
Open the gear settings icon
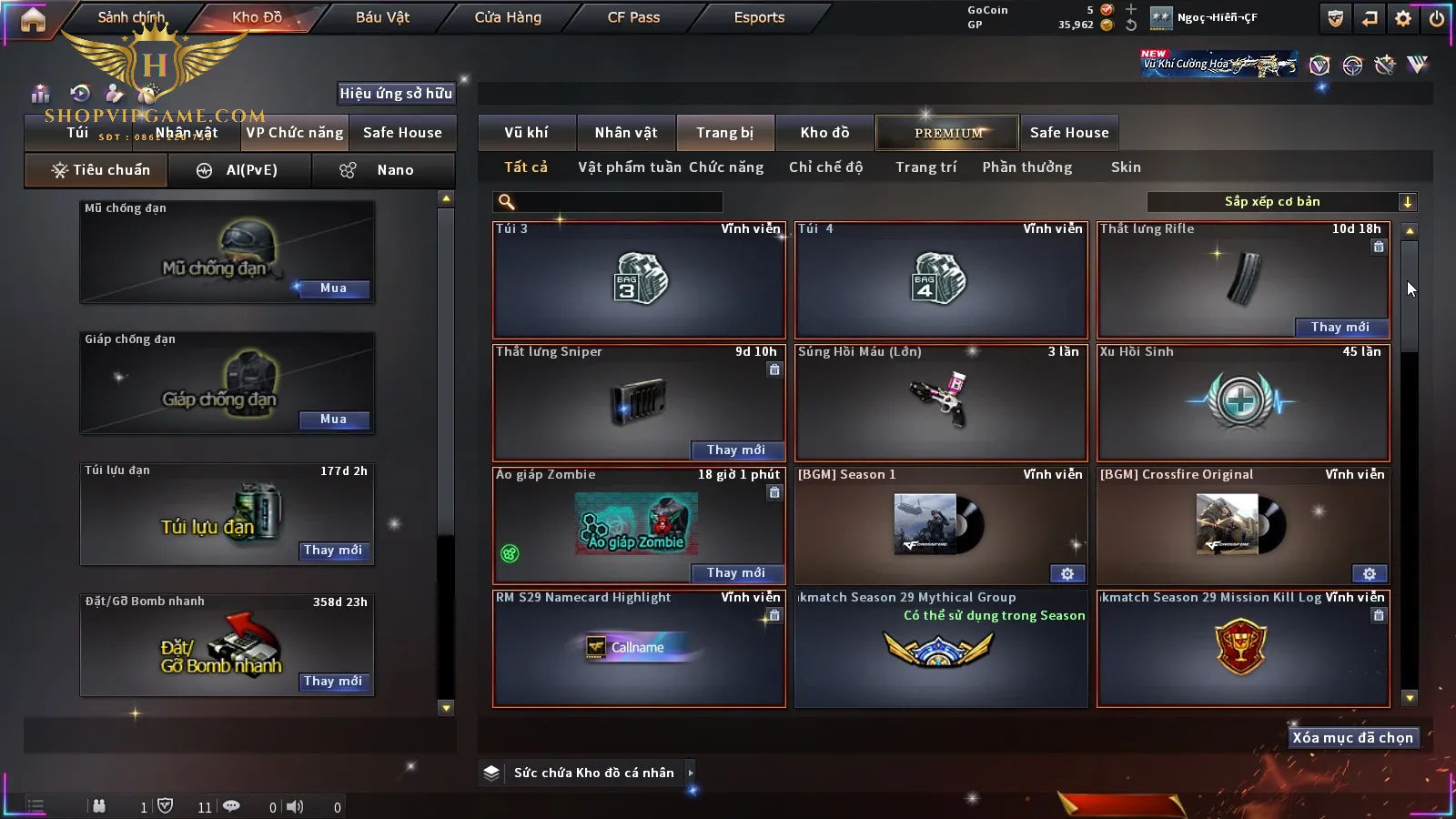pos(1403,18)
